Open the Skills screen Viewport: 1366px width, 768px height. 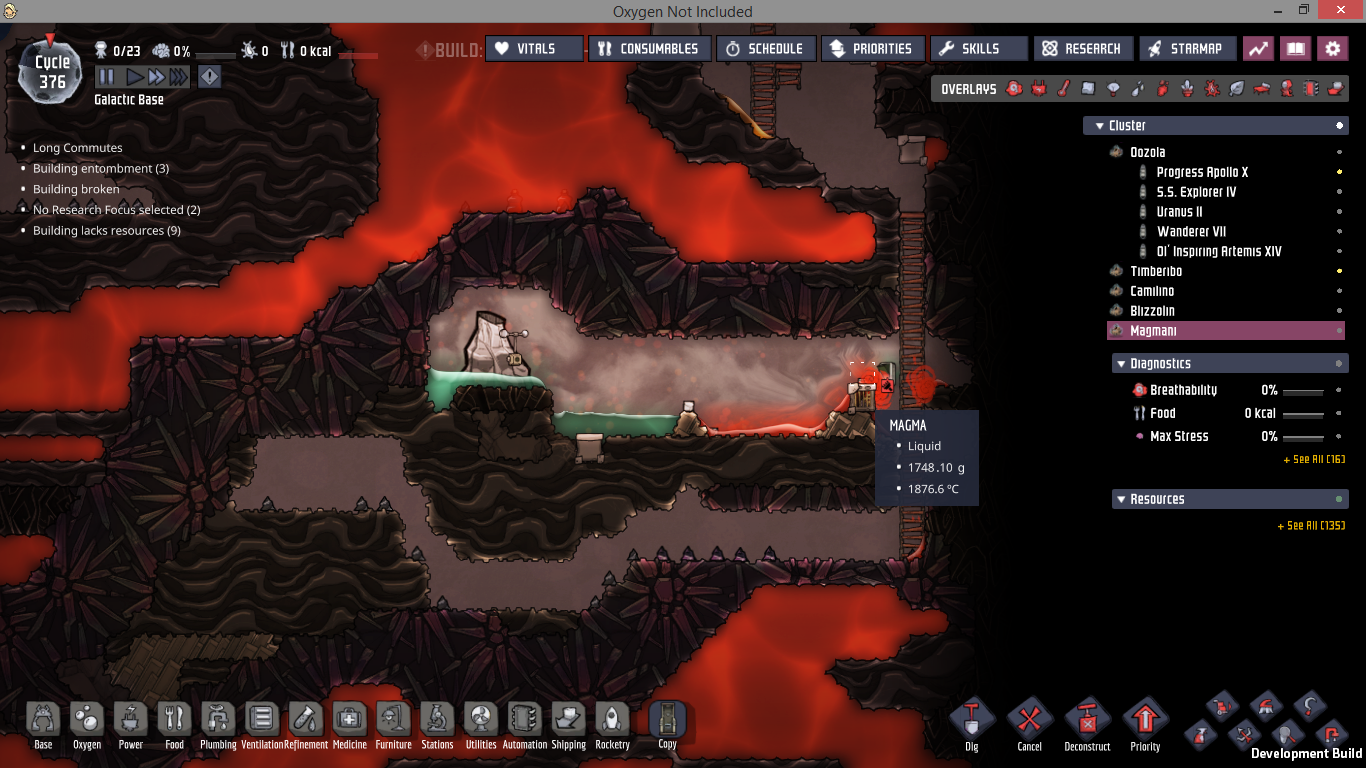(x=979, y=49)
